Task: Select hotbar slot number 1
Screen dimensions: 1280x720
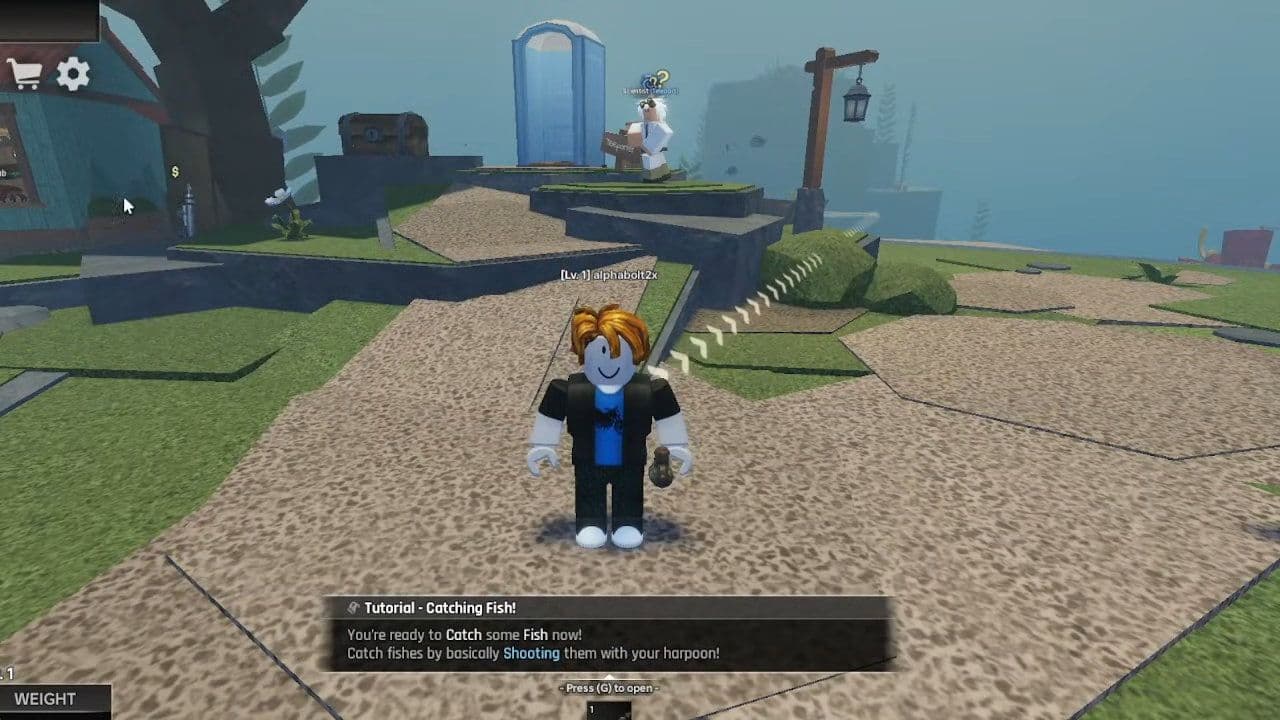Action: click(x=608, y=710)
